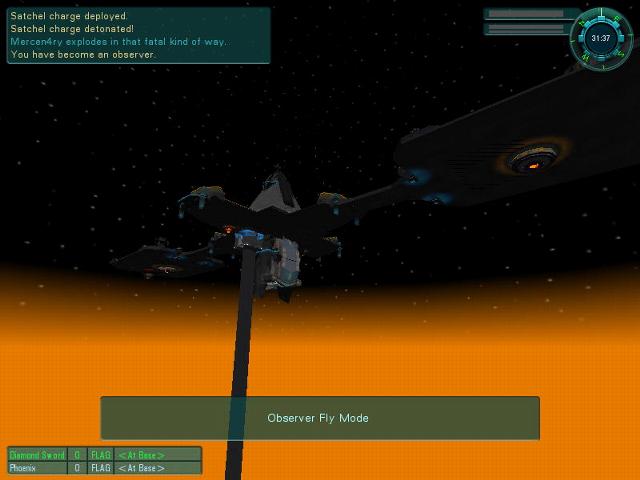Click the Observer Fly Mode banner
This screenshot has width=640, height=480.
pyautogui.click(x=319, y=418)
